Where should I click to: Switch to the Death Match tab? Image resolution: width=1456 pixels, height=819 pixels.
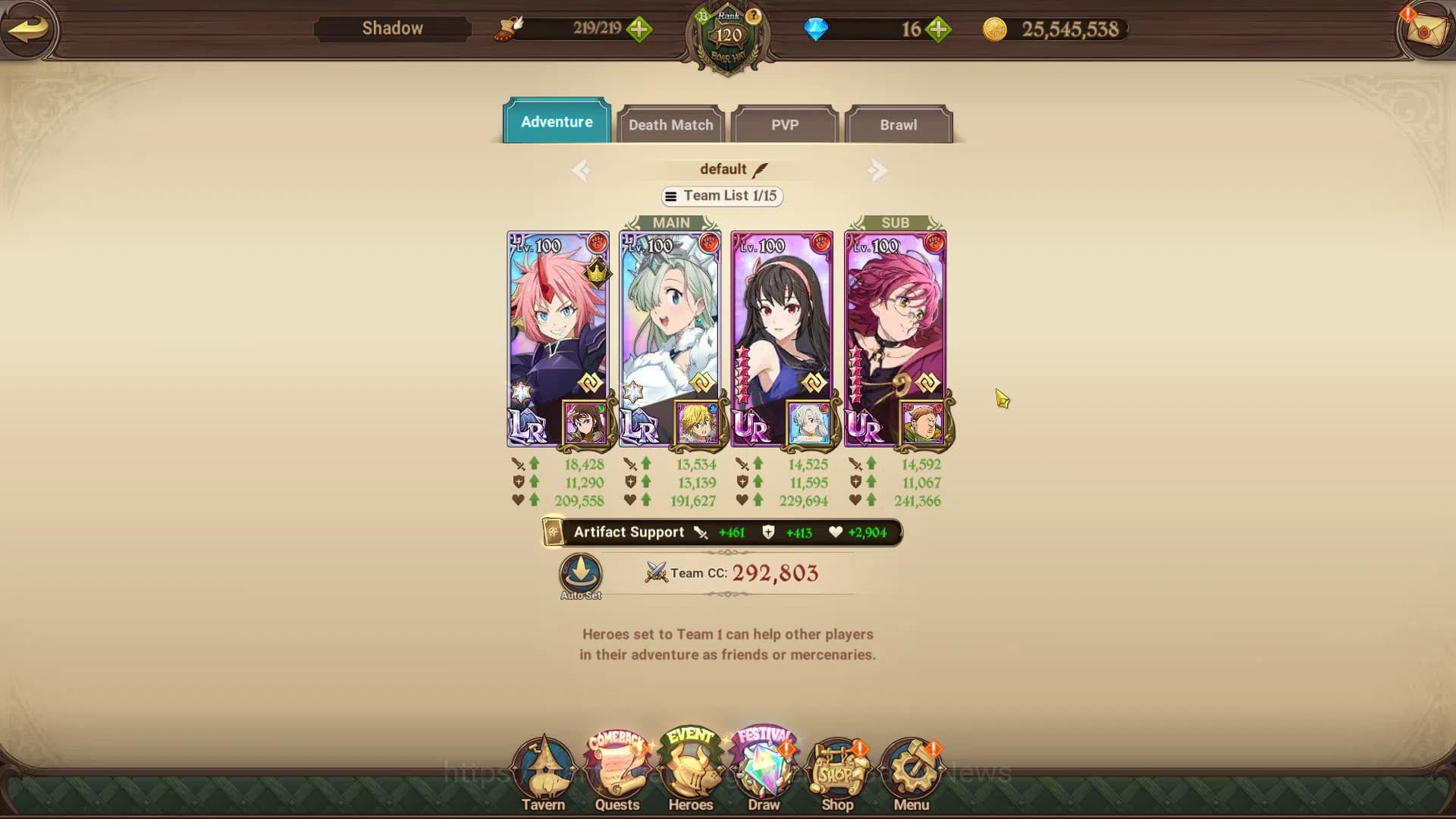coord(670,124)
